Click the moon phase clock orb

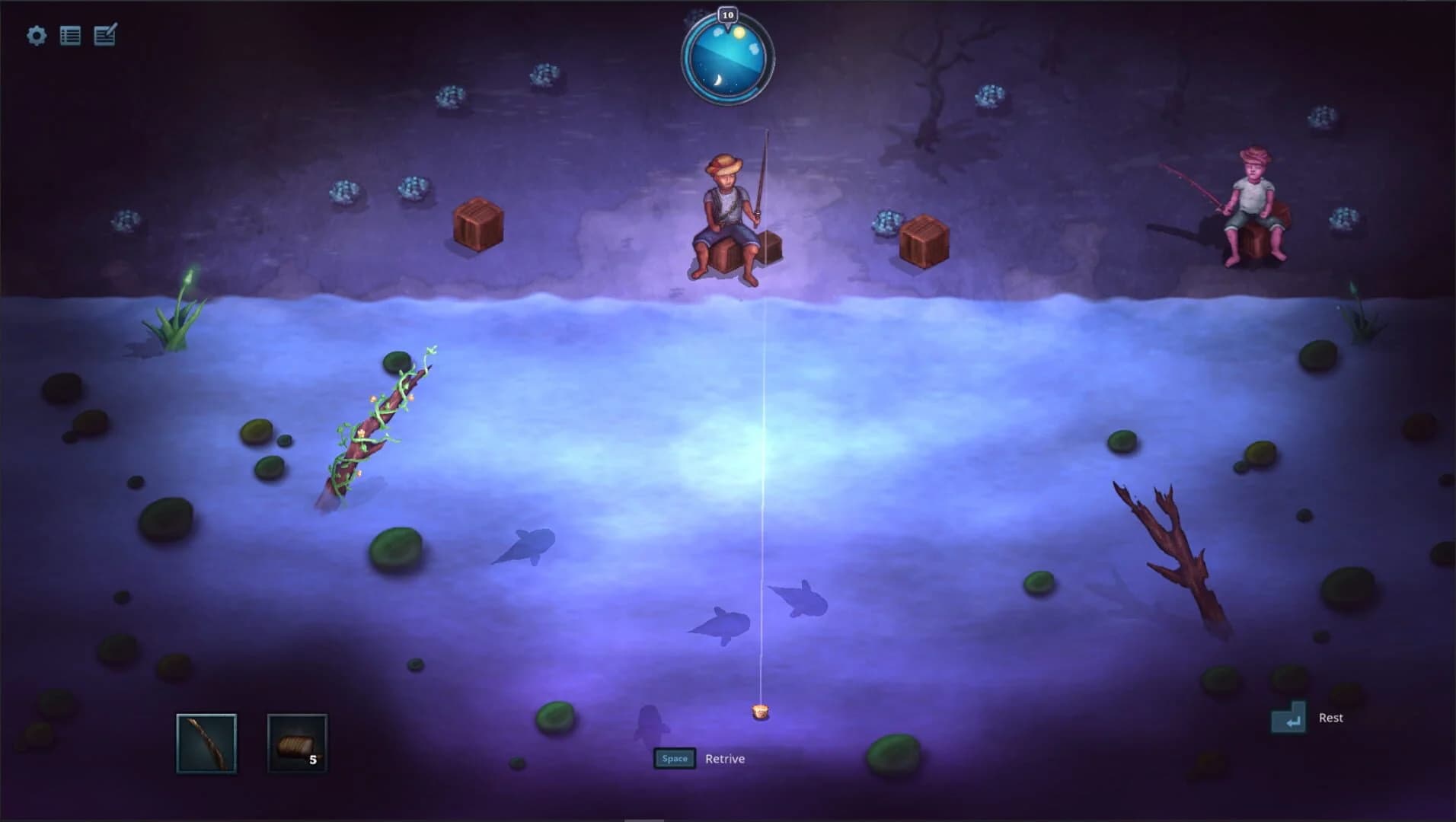tap(729, 59)
